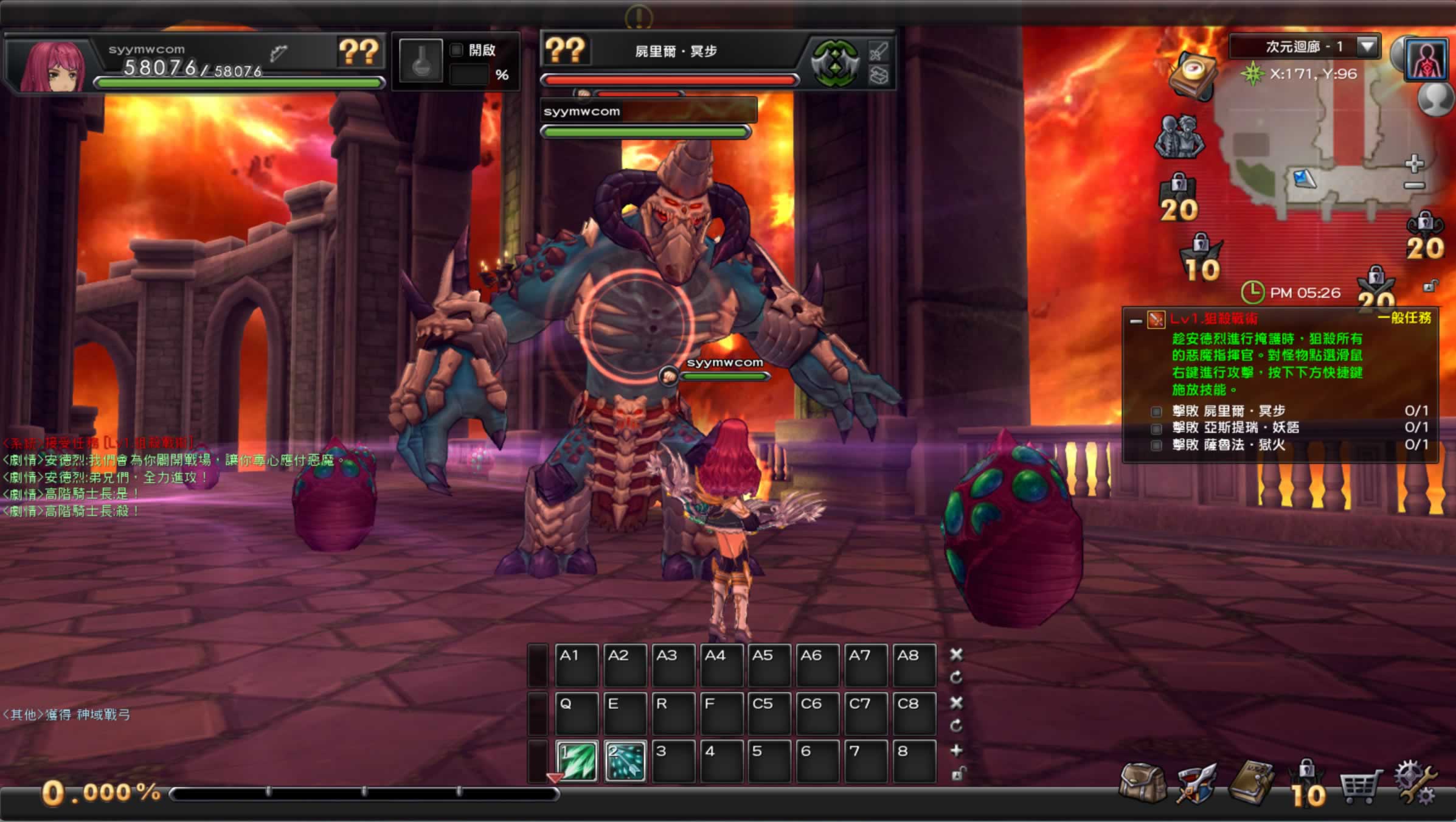Click the red-haired player portrait

(52, 66)
